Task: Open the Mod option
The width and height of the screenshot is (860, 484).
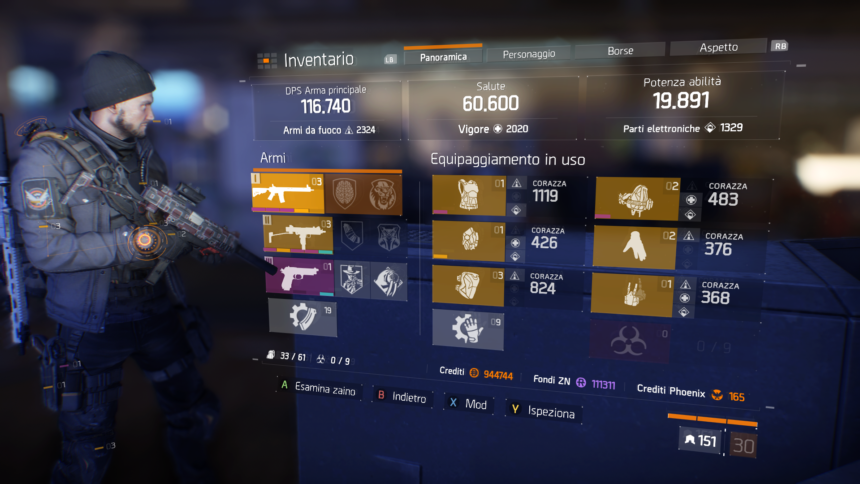Action: (468, 403)
